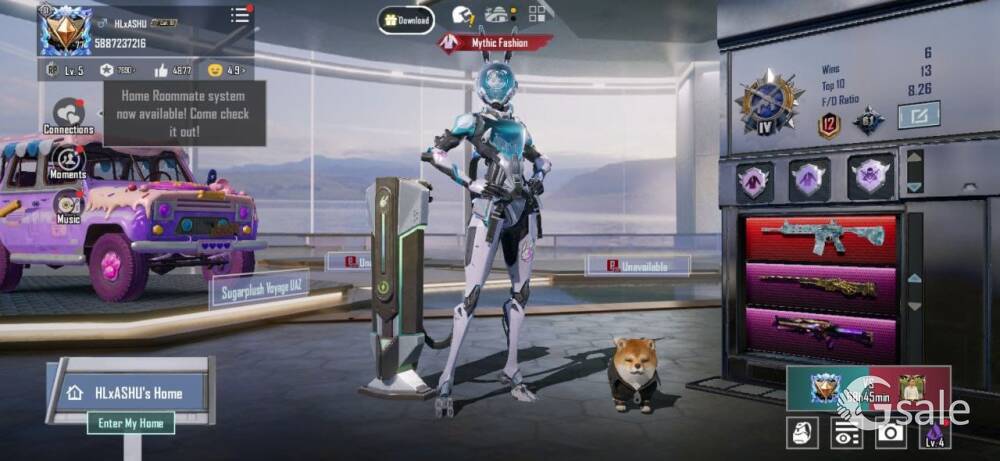Open the grid layout icon at the top
The width and height of the screenshot is (1000, 461).
pyautogui.click(x=538, y=14)
